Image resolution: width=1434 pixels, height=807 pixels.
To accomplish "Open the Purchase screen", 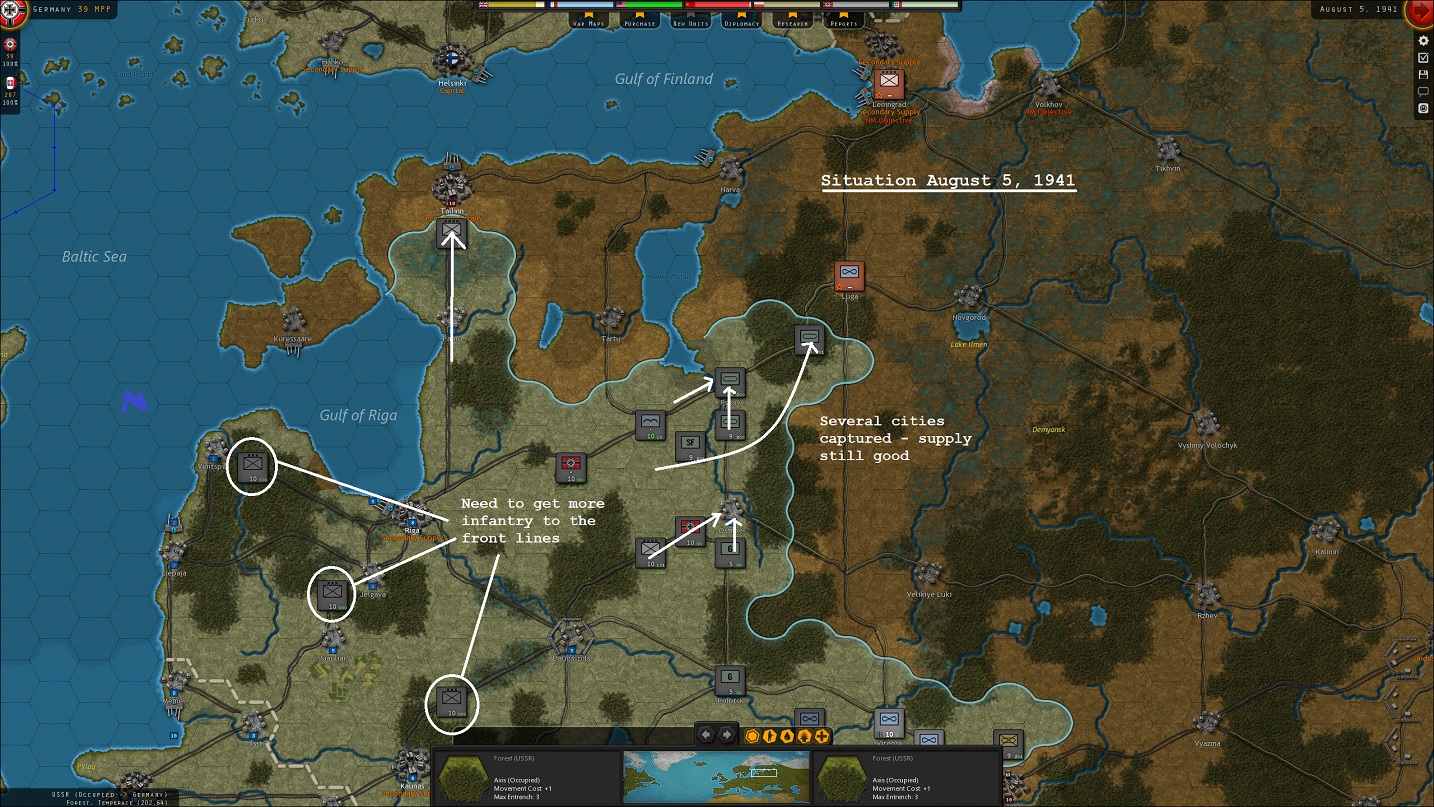I will (x=639, y=23).
